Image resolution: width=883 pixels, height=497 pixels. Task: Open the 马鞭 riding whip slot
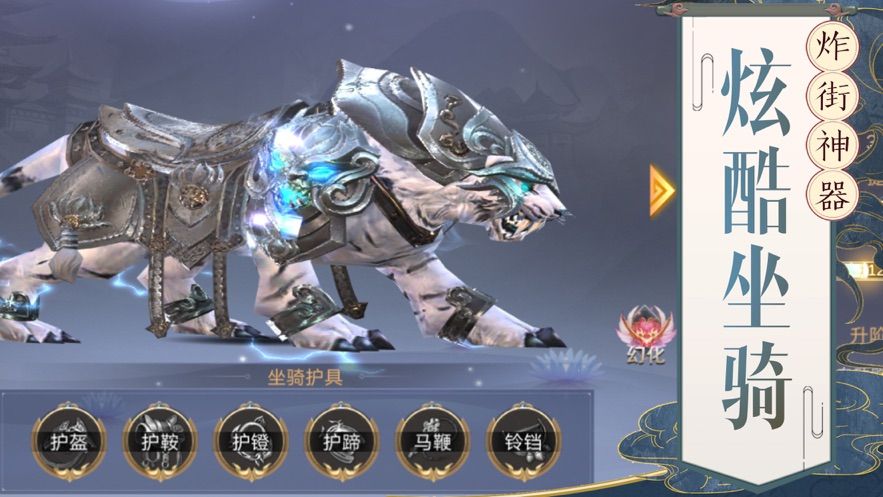tap(432, 441)
